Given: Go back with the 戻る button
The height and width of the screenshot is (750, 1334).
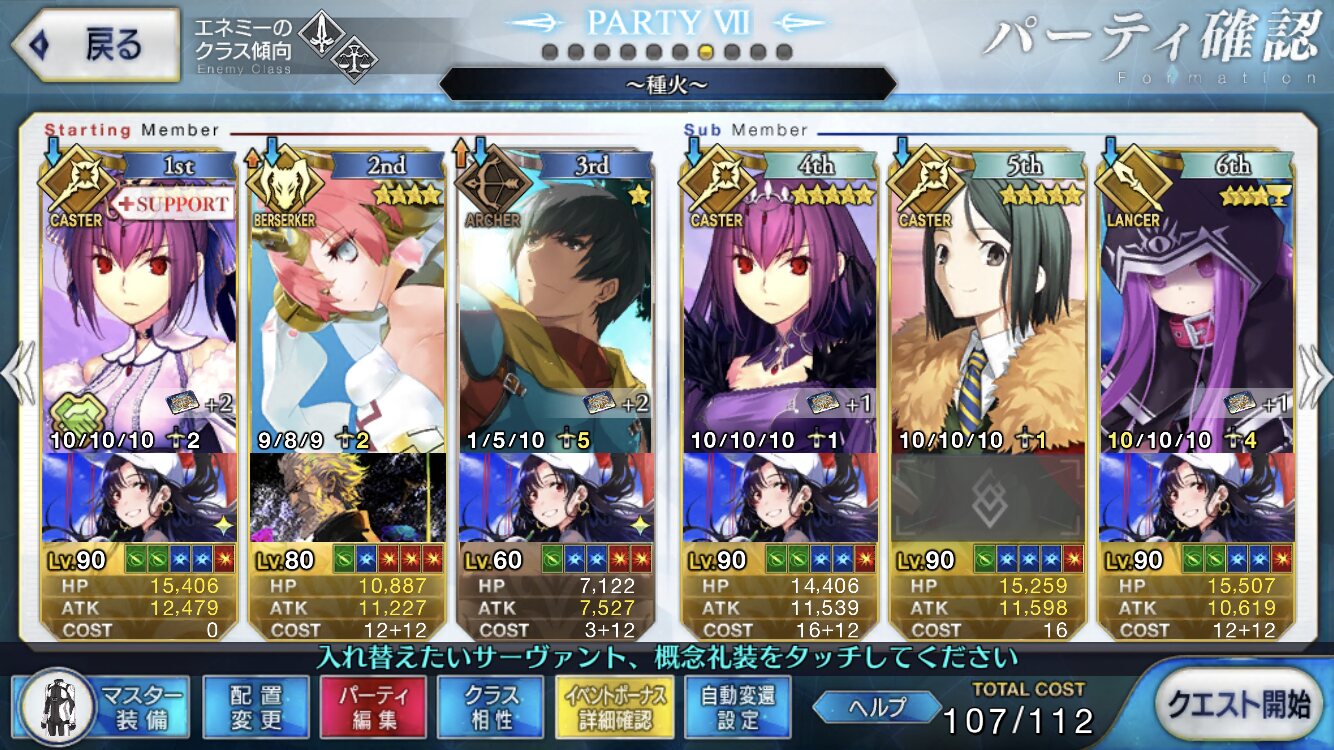Looking at the screenshot, I should 95,45.
